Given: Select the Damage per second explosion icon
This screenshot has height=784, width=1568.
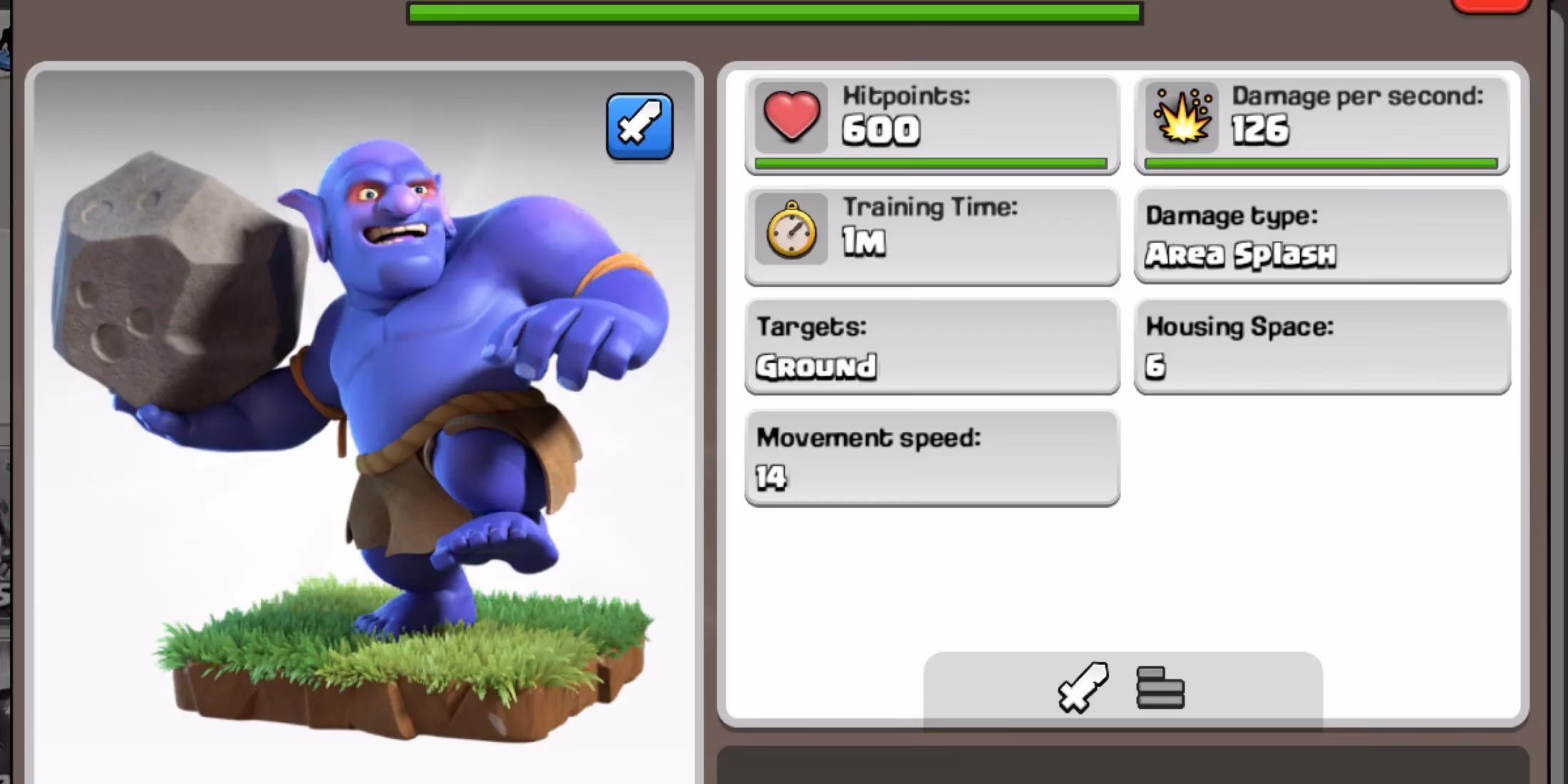Looking at the screenshot, I should click(x=1182, y=118).
